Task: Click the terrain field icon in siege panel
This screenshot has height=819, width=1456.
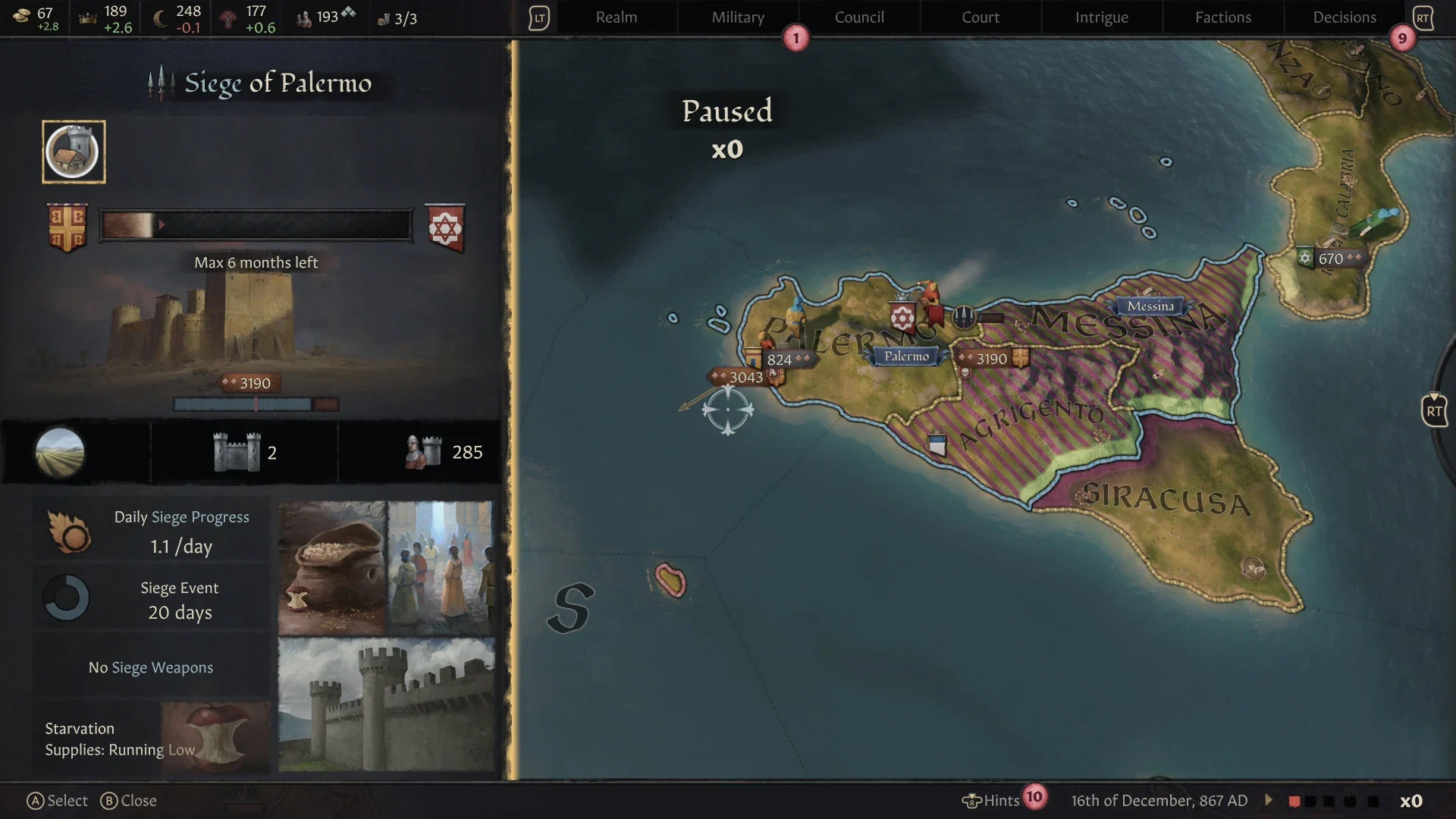Action: [60, 452]
